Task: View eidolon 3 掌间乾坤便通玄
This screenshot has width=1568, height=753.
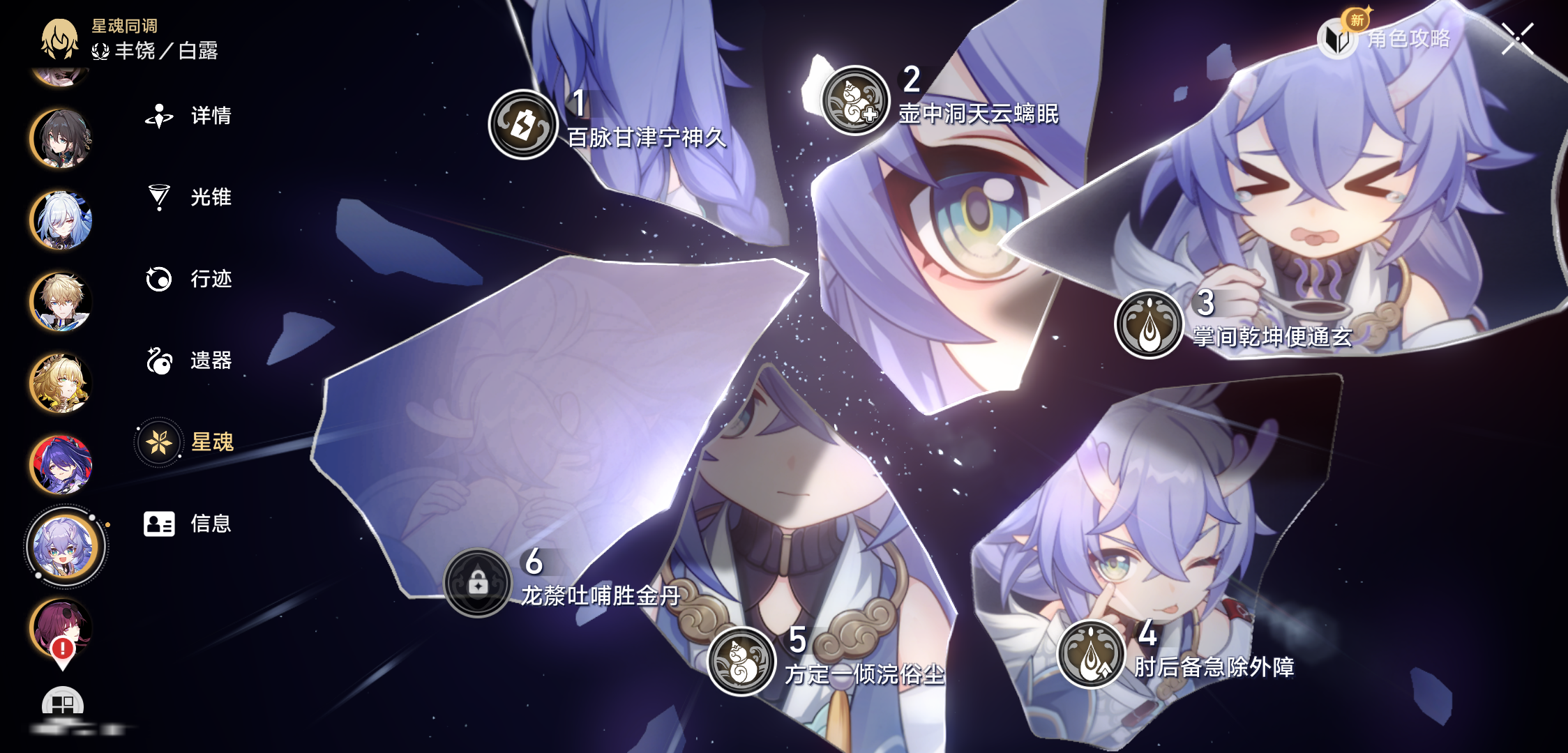Action: tap(1149, 324)
